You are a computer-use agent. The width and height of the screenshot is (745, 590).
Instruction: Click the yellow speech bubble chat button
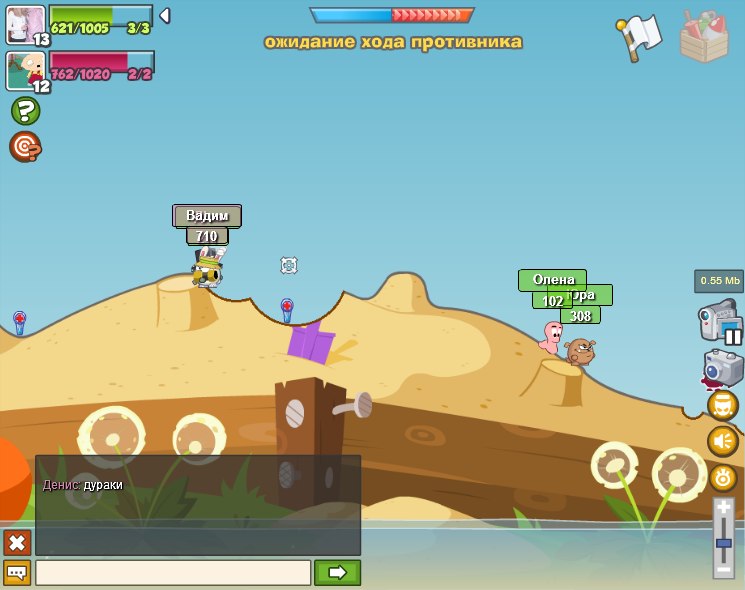coord(17,573)
